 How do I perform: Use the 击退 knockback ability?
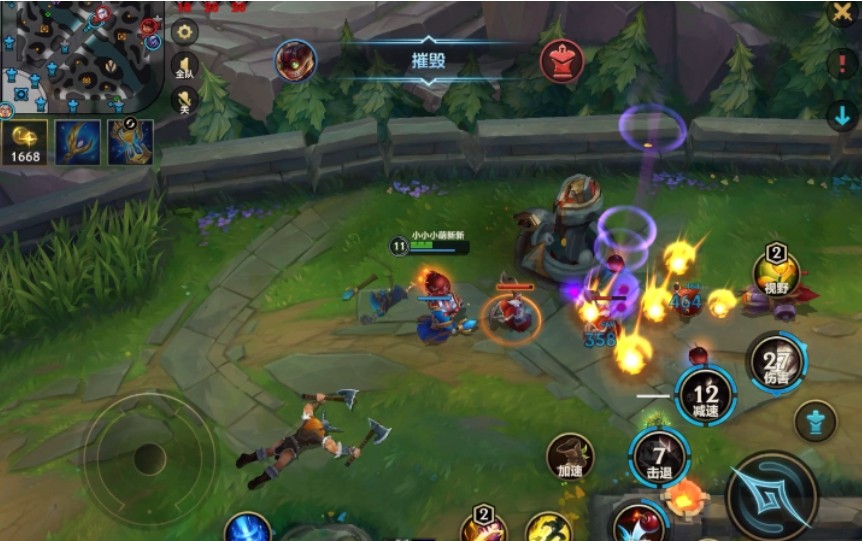click(658, 456)
